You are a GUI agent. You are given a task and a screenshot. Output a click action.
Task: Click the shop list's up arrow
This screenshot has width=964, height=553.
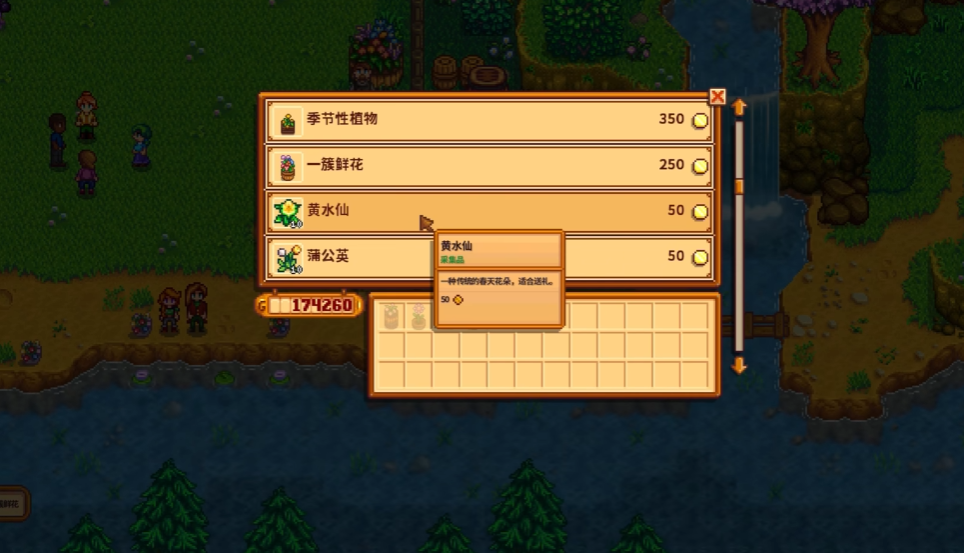tap(740, 106)
